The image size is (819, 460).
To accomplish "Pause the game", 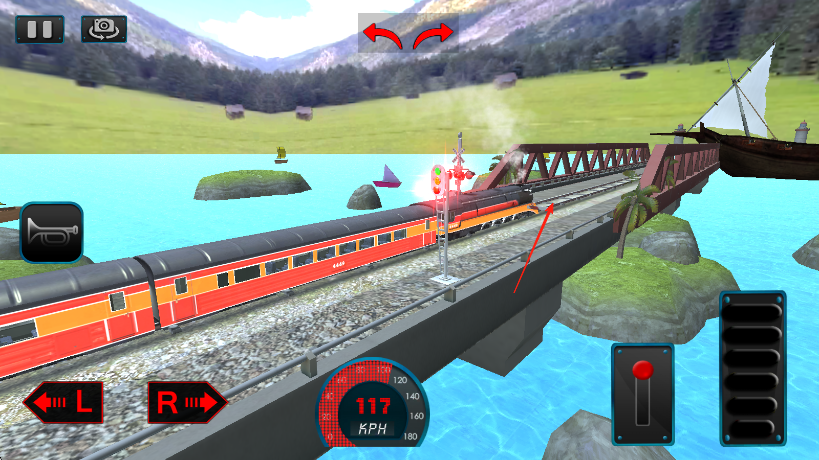I will point(39,28).
